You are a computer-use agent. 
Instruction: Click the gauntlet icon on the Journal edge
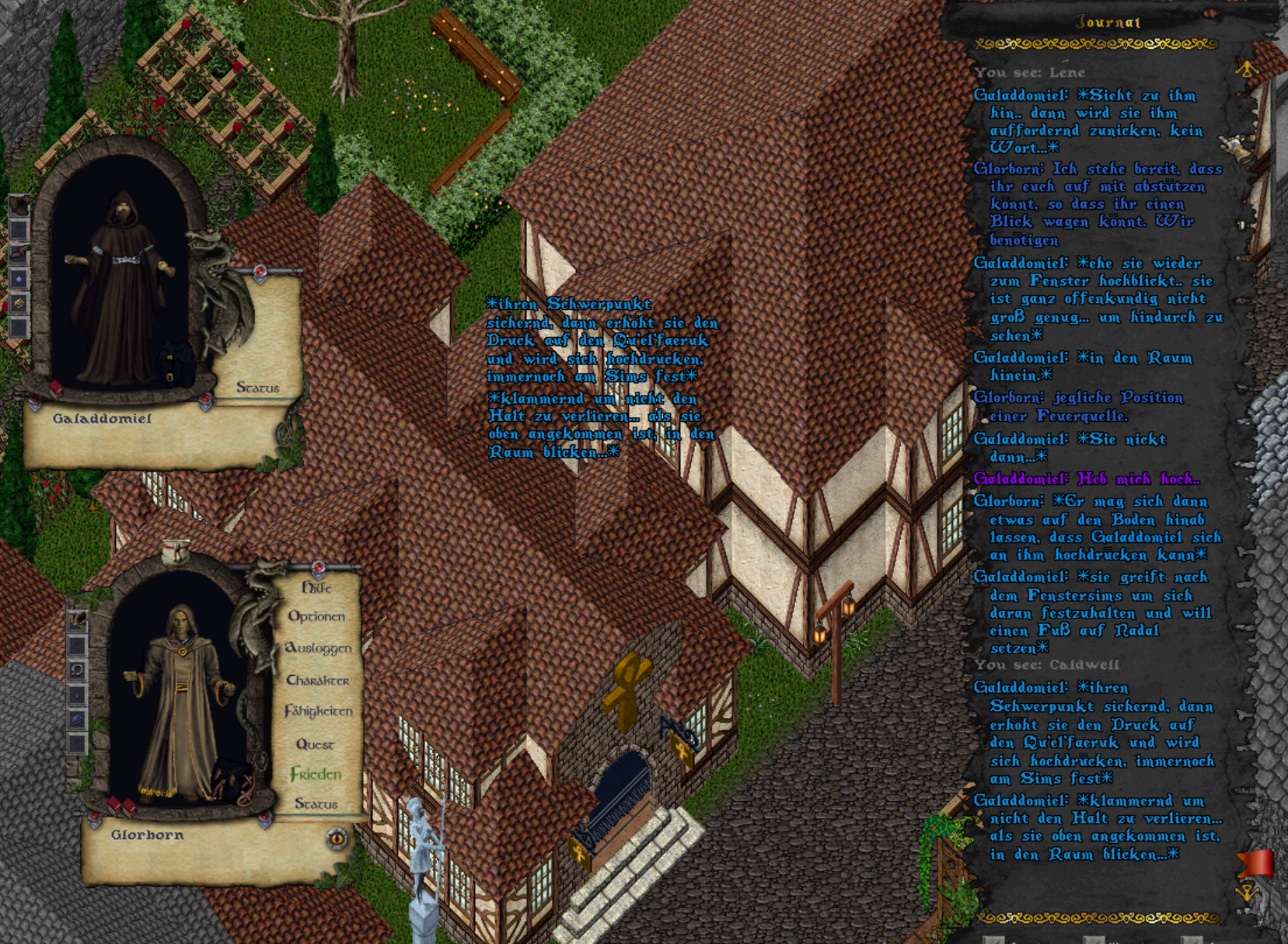1236,148
